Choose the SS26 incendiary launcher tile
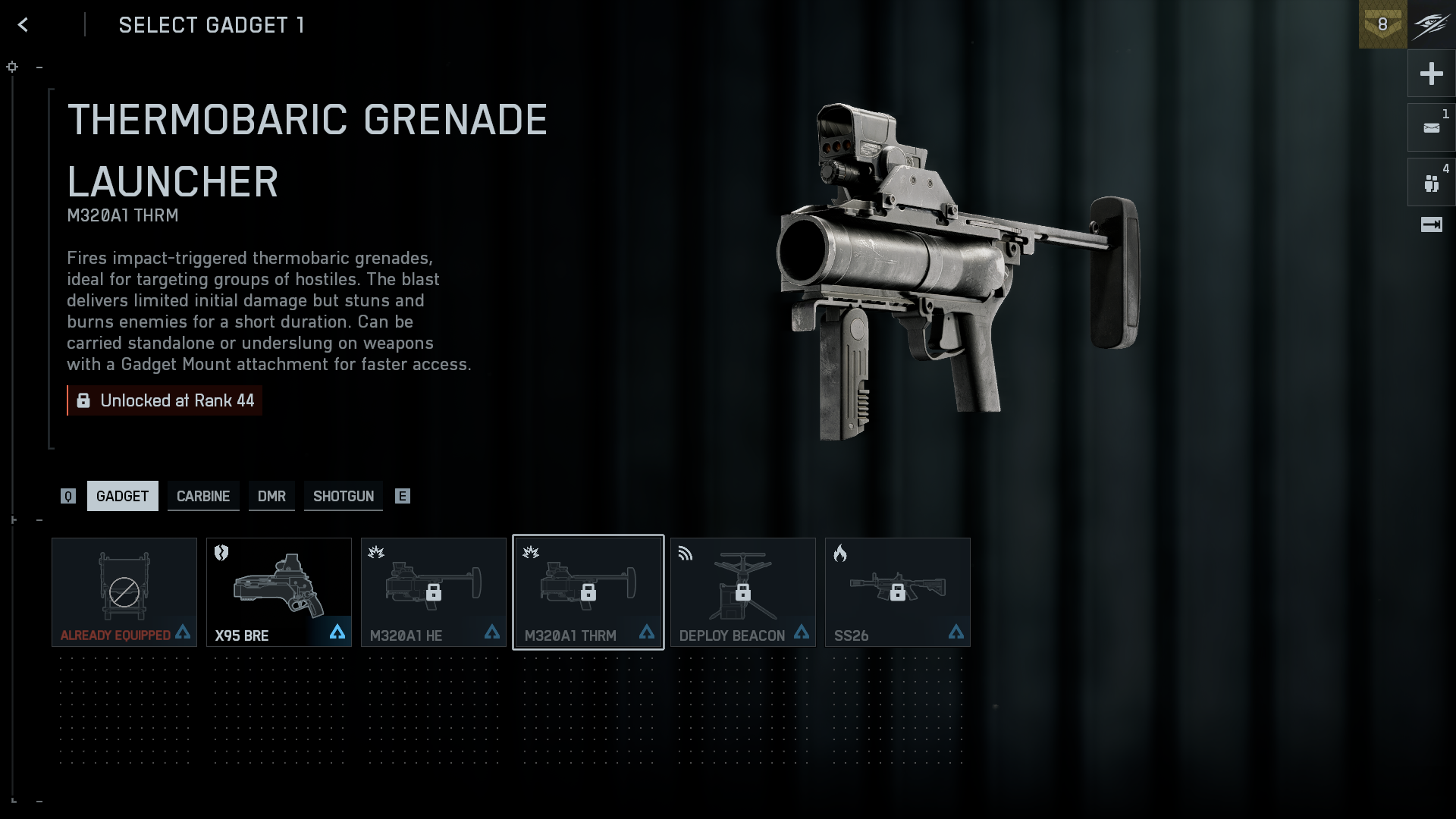The width and height of the screenshot is (1456, 819). pyautogui.click(x=898, y=592)
